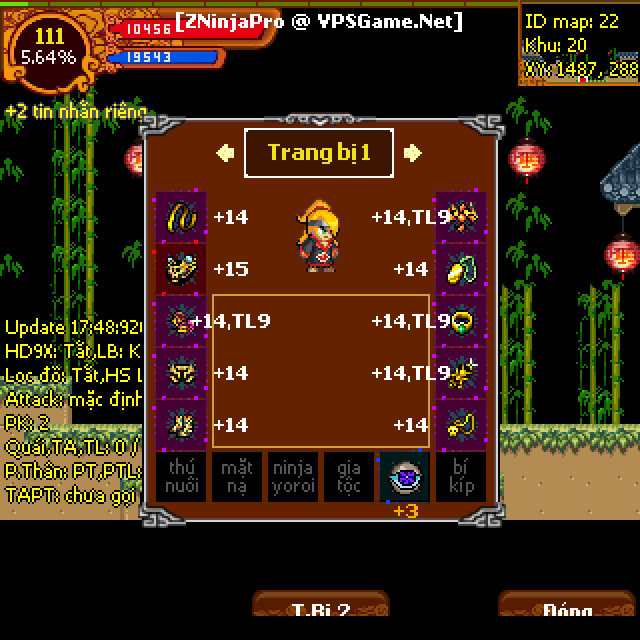Select the yellow jade pendant slot
This screenshot has width=640, height=640.
(461, 269)
